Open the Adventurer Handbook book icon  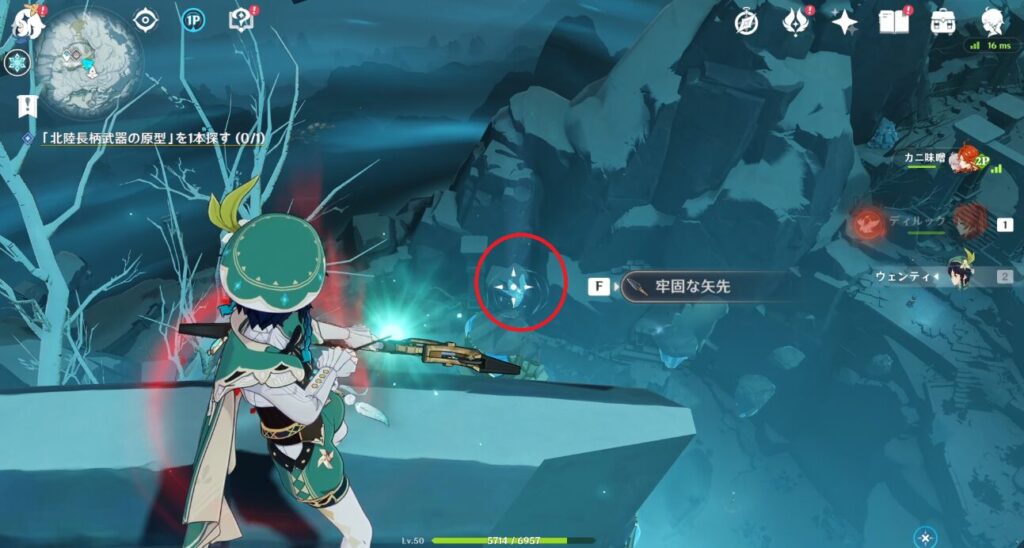point(893,21)
